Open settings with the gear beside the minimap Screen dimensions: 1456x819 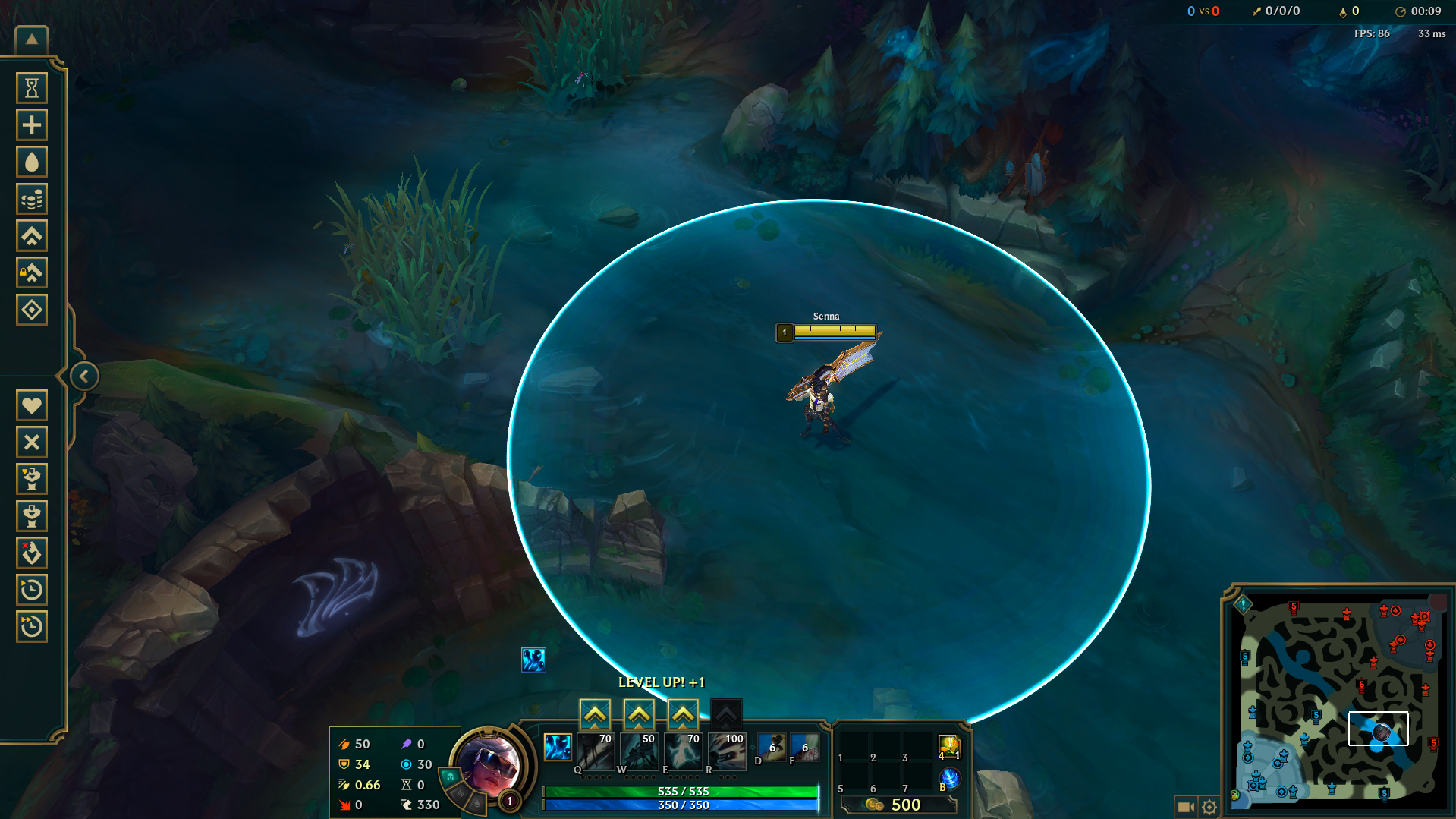click(1209, 807)
